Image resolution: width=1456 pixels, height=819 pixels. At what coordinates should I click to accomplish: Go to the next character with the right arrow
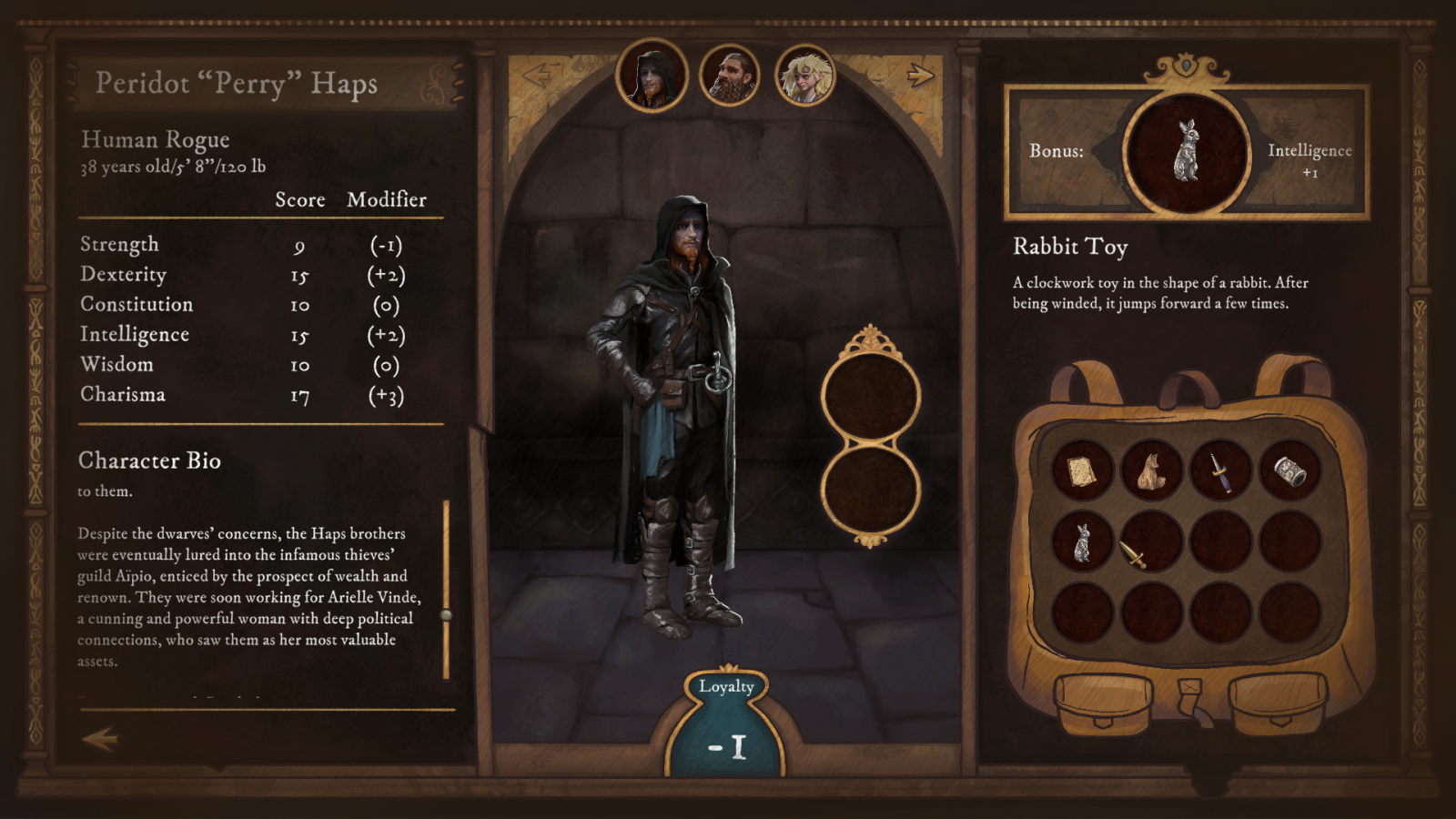click(920, 75)
